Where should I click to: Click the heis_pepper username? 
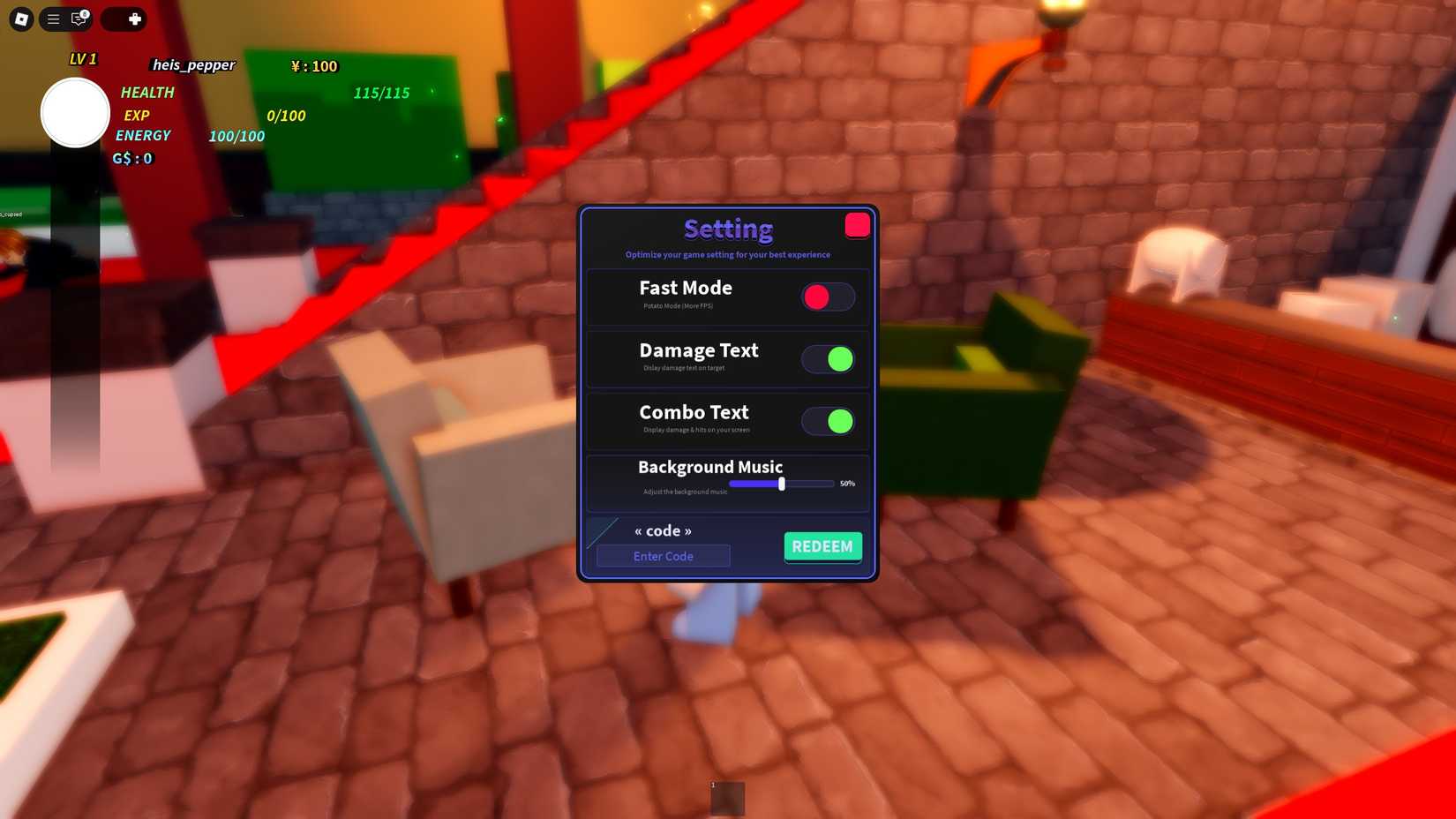pos(193,65)
